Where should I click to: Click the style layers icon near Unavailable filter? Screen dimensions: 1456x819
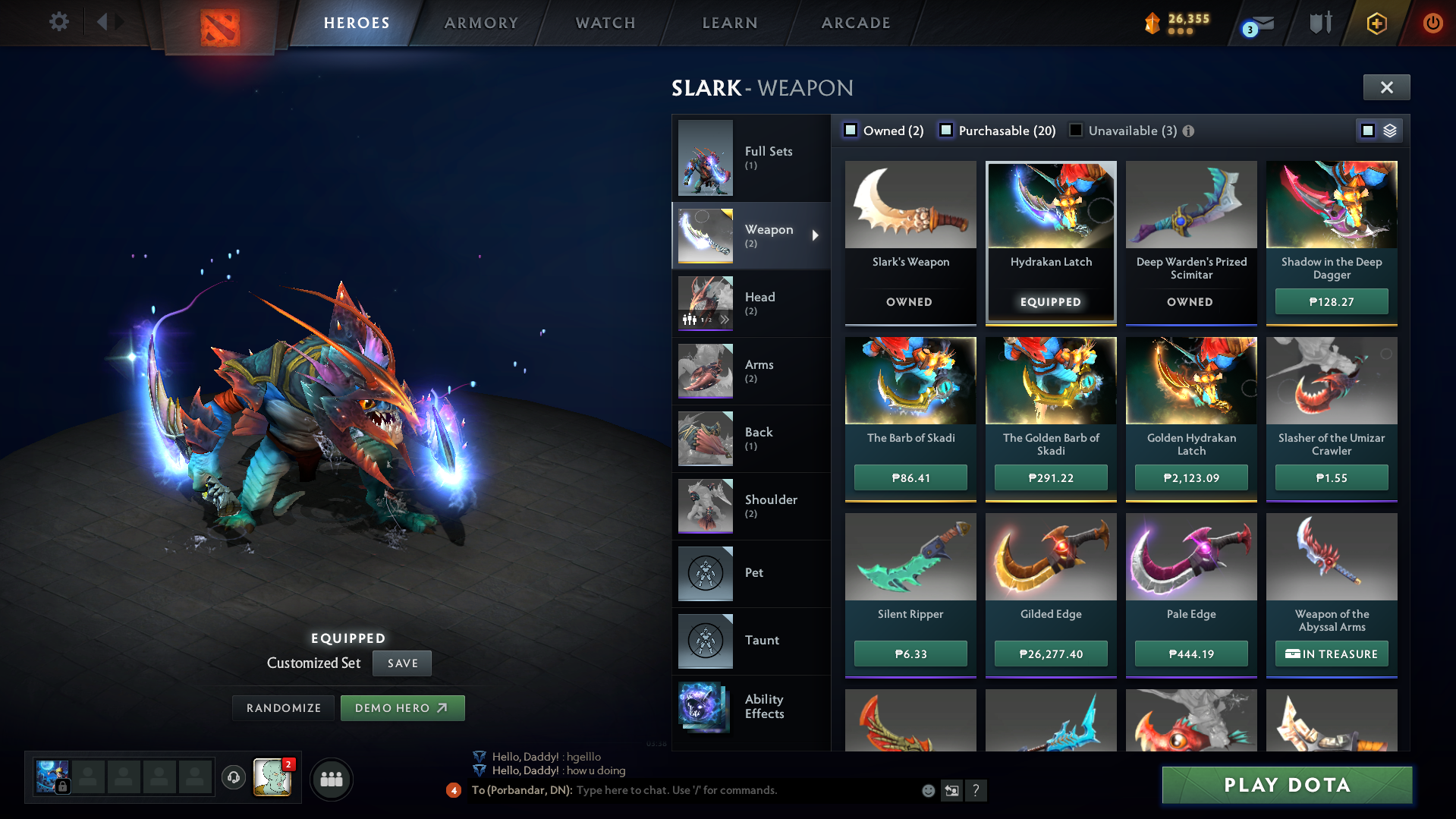pyautogui.click(x=1388, y=130)
